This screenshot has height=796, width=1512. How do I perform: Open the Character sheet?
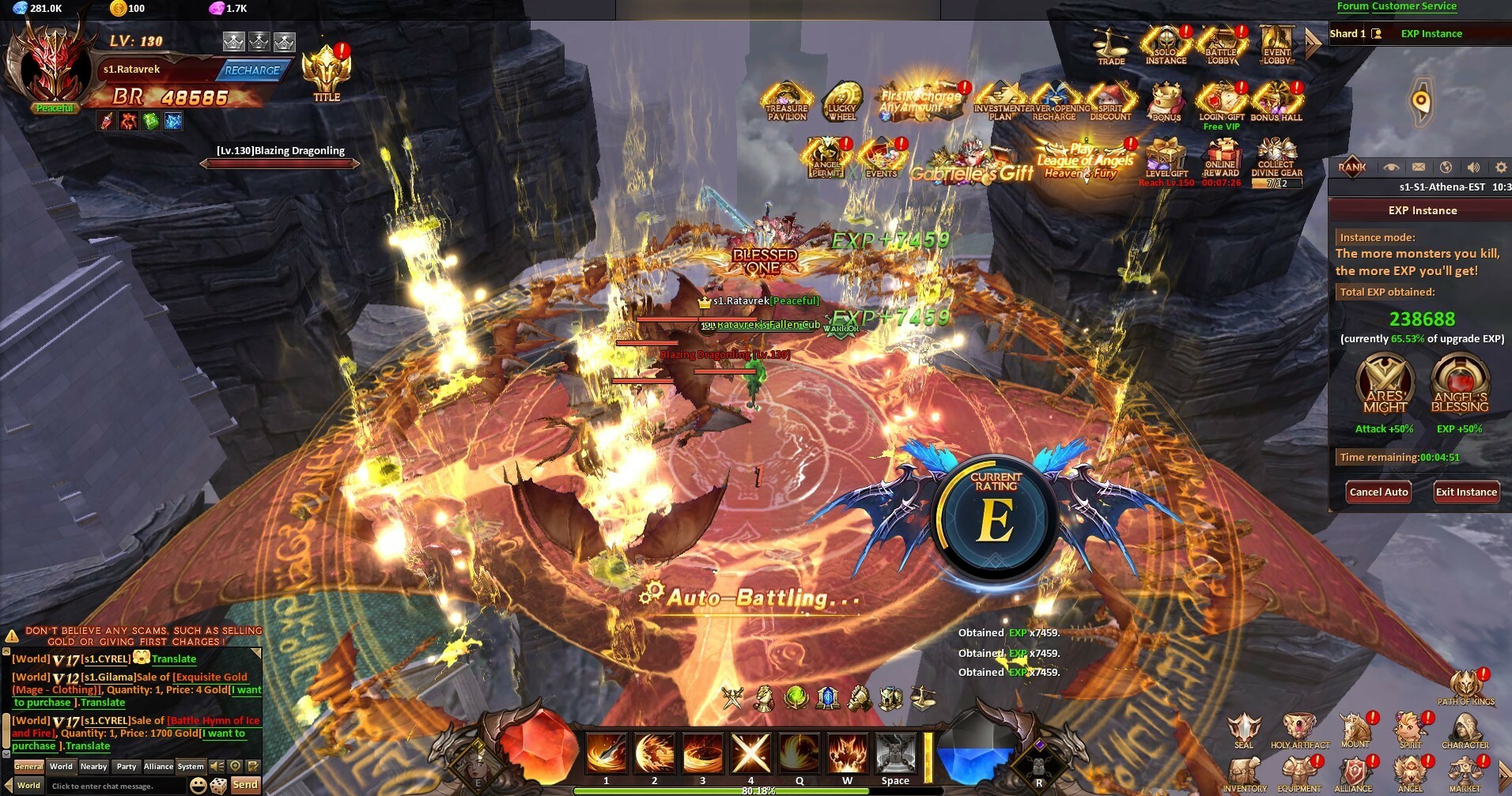pos(1465,730)
